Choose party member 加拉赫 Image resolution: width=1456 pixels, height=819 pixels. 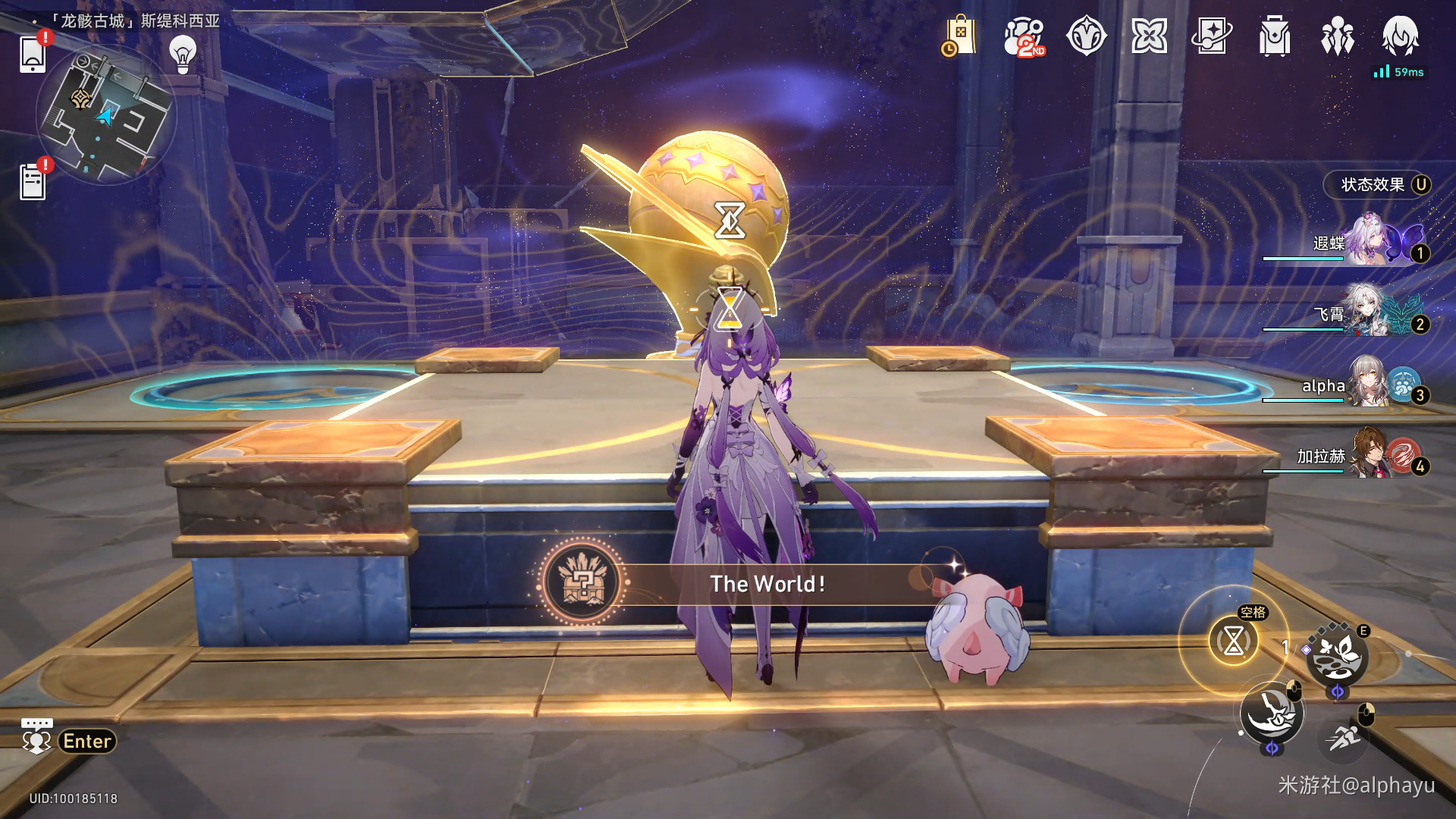pos(1365,456)
